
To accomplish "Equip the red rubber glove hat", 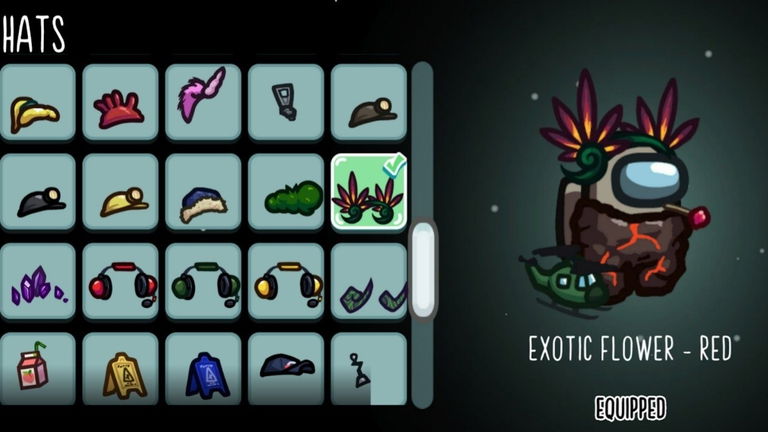I will [x=120, y=103].
